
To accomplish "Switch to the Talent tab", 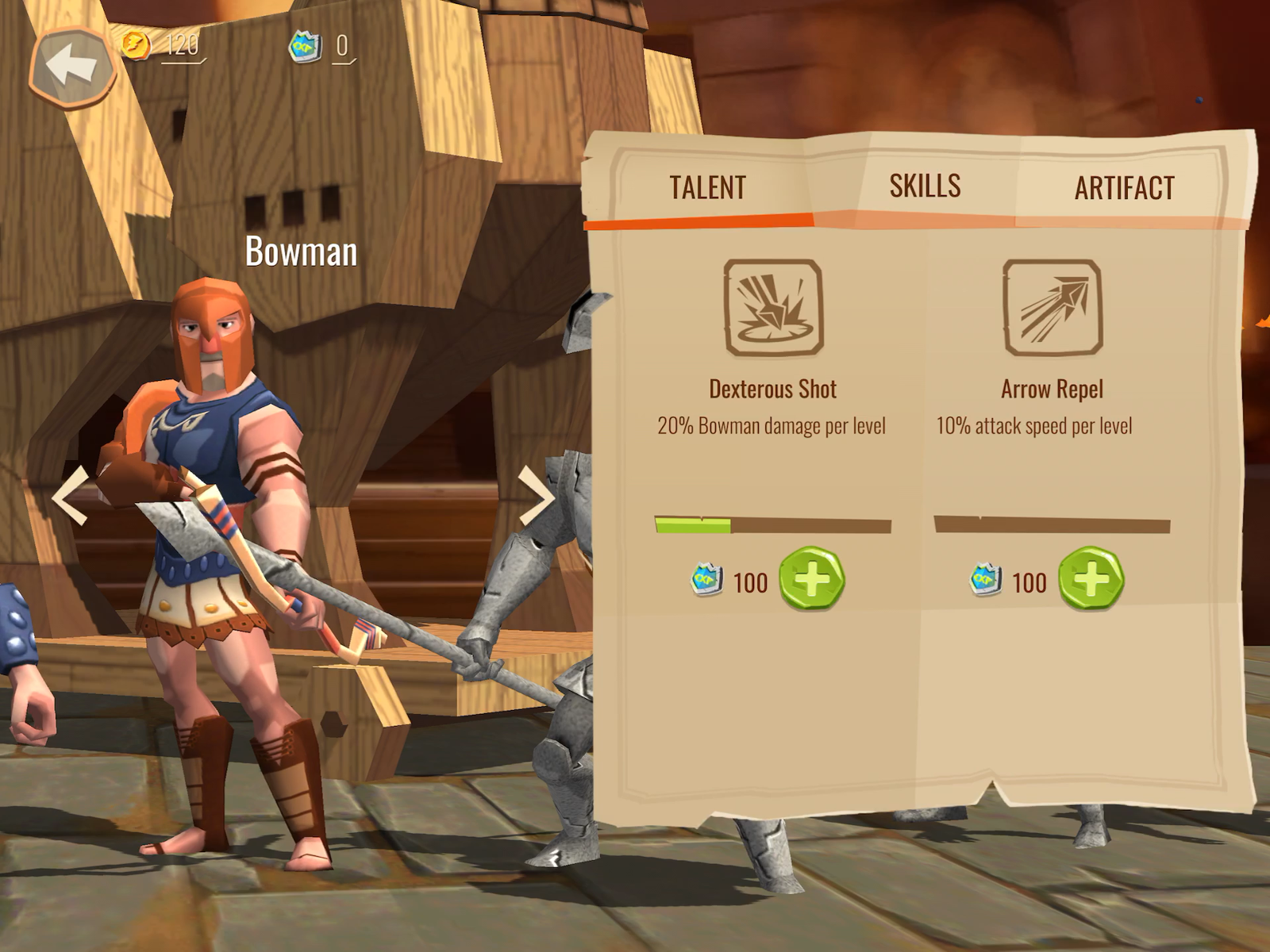I will pos(707,188).
